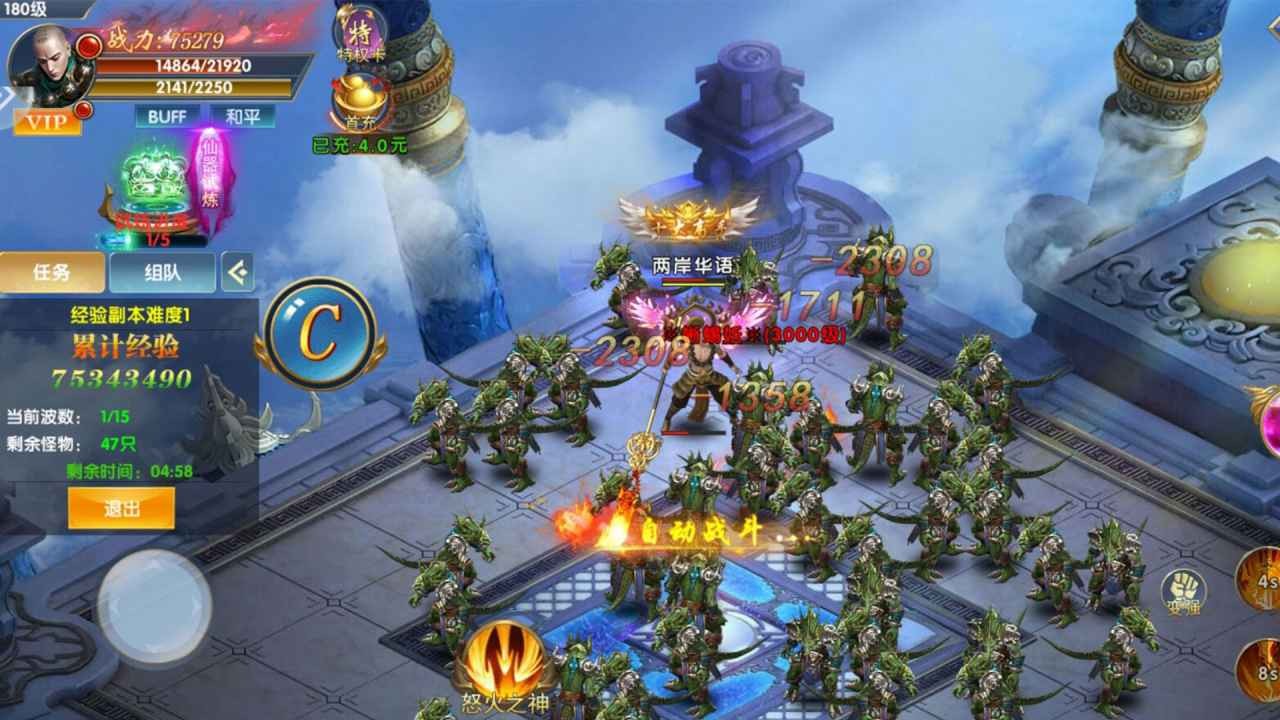Switch to the 组队 team tab

pyautogui.click(x=162, y=272)
